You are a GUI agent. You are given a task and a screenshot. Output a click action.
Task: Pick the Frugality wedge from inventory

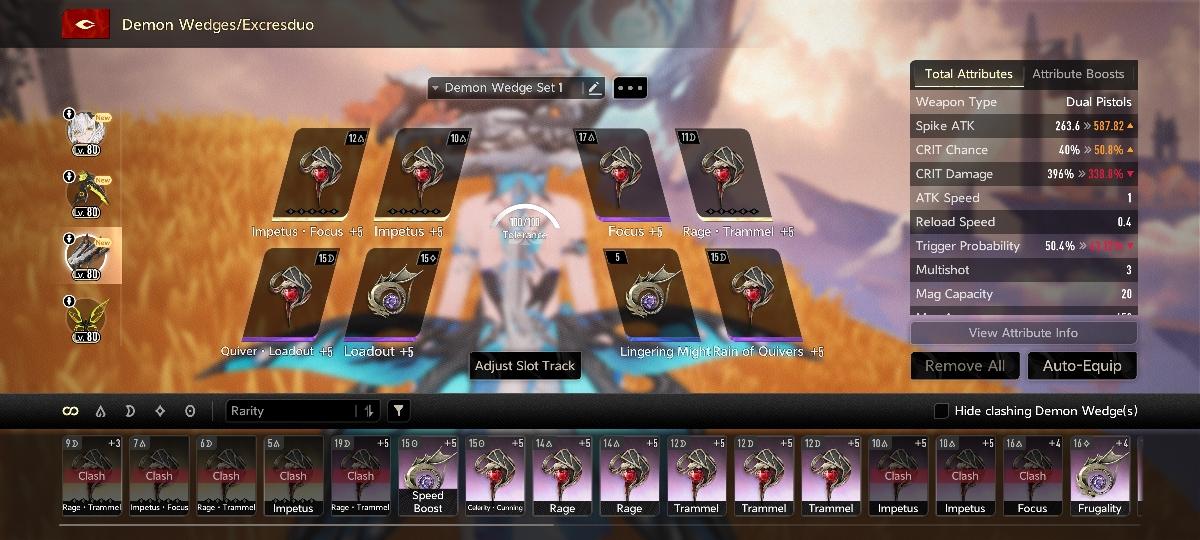(1100, 475)
